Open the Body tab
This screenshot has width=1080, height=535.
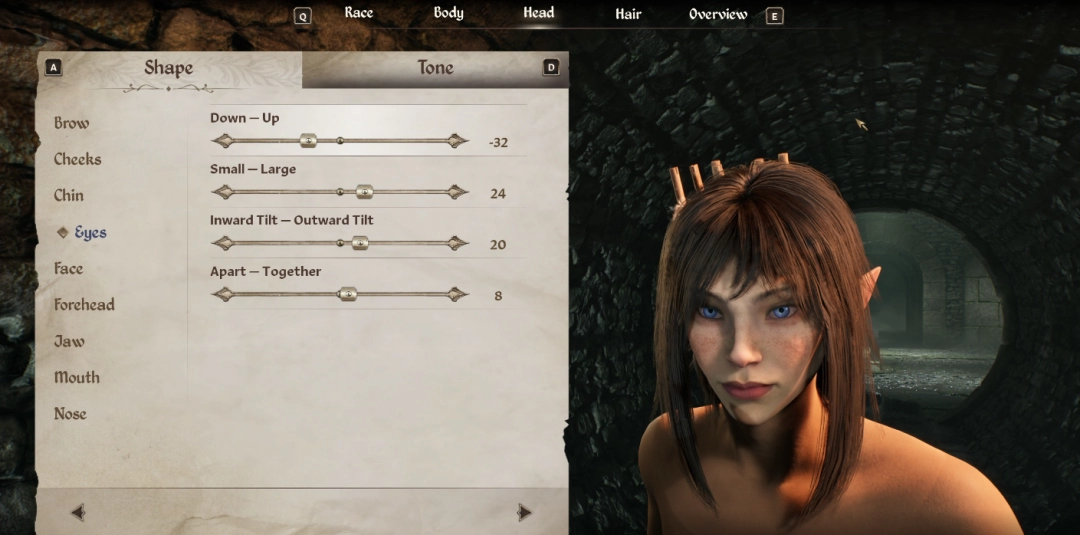[x=448, y=13]
